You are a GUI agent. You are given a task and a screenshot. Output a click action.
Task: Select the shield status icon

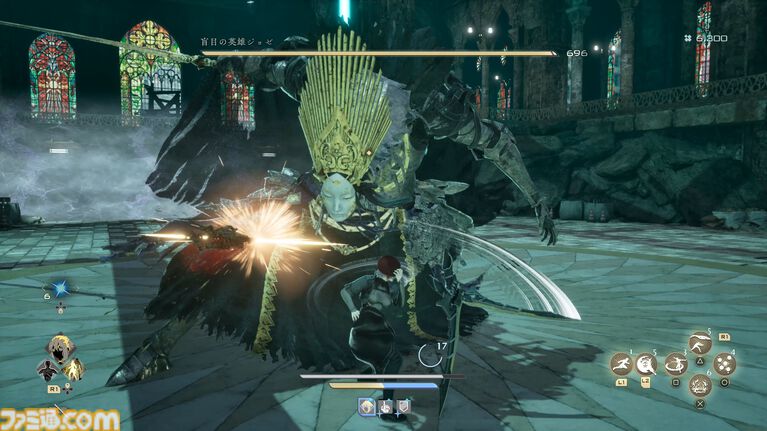coord(403,405)
